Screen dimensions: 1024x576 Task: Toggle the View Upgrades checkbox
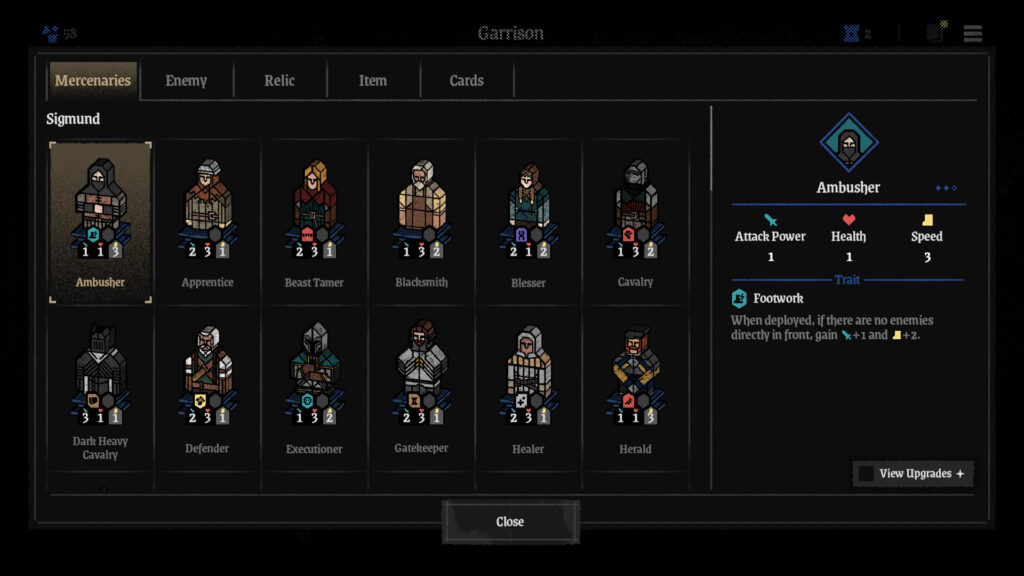click(x=866, y=474)
